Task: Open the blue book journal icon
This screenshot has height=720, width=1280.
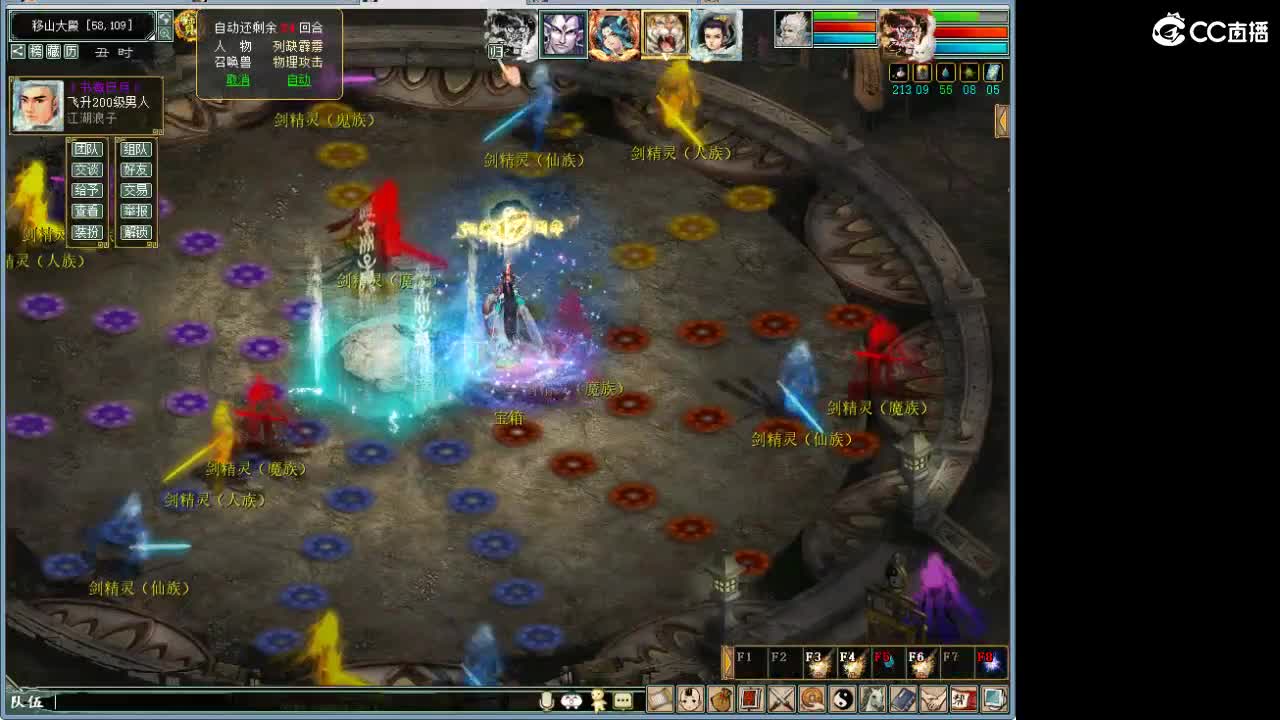Action: tap(903, 700)
